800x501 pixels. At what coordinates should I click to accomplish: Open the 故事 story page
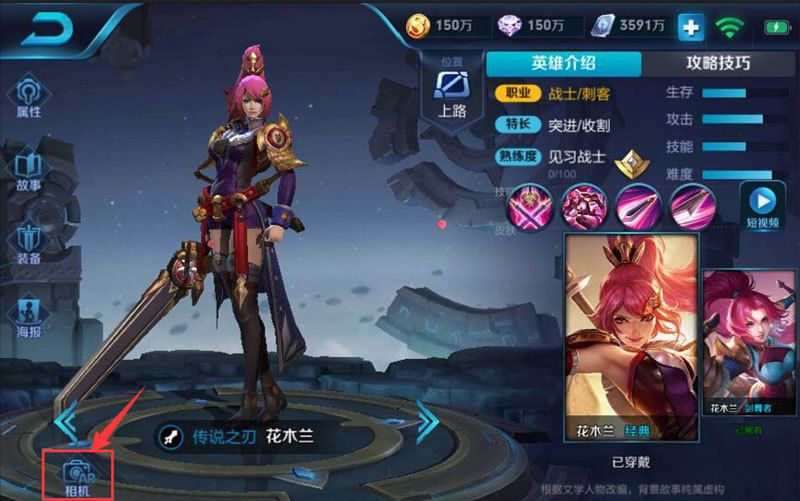point(27,170)
